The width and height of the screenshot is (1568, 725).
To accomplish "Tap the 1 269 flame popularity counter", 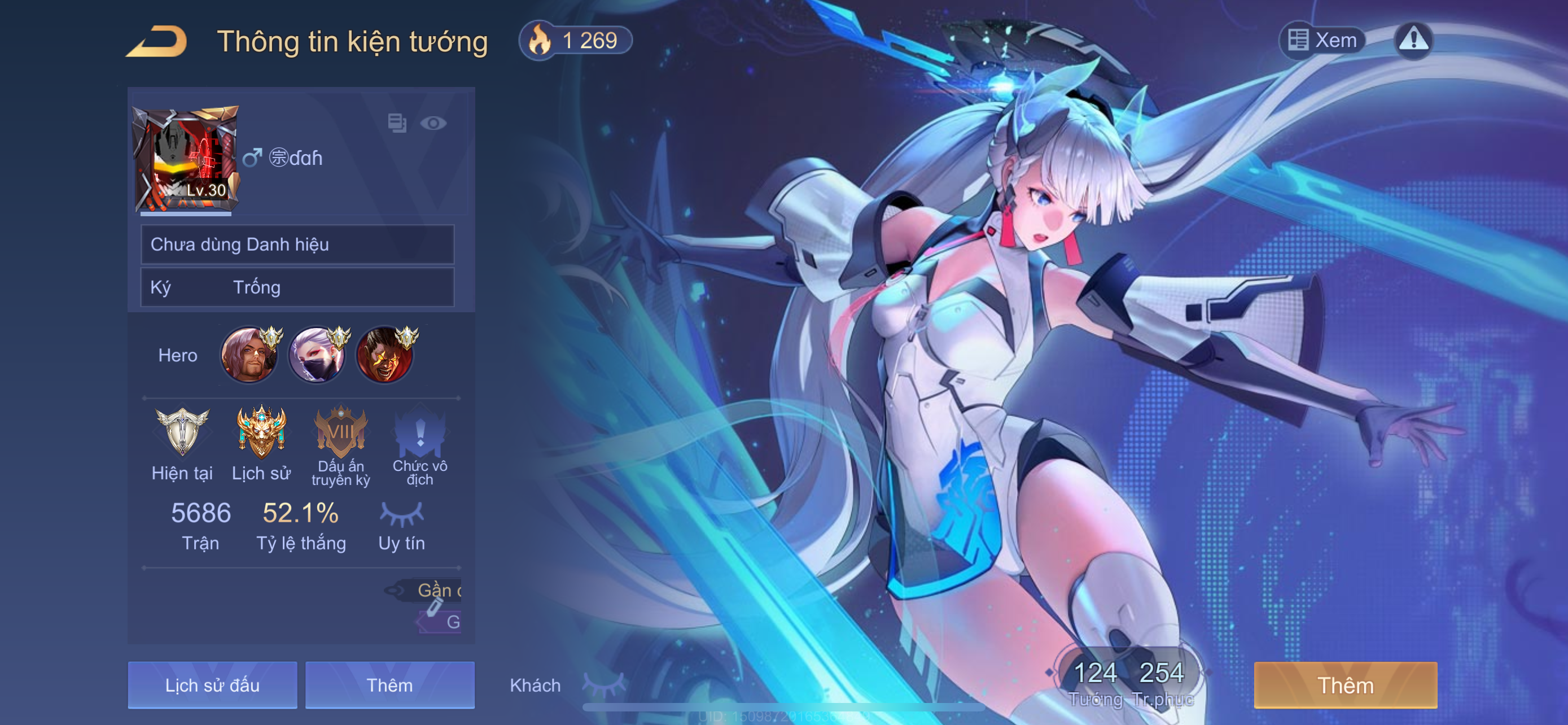I will tap(575, 41).
